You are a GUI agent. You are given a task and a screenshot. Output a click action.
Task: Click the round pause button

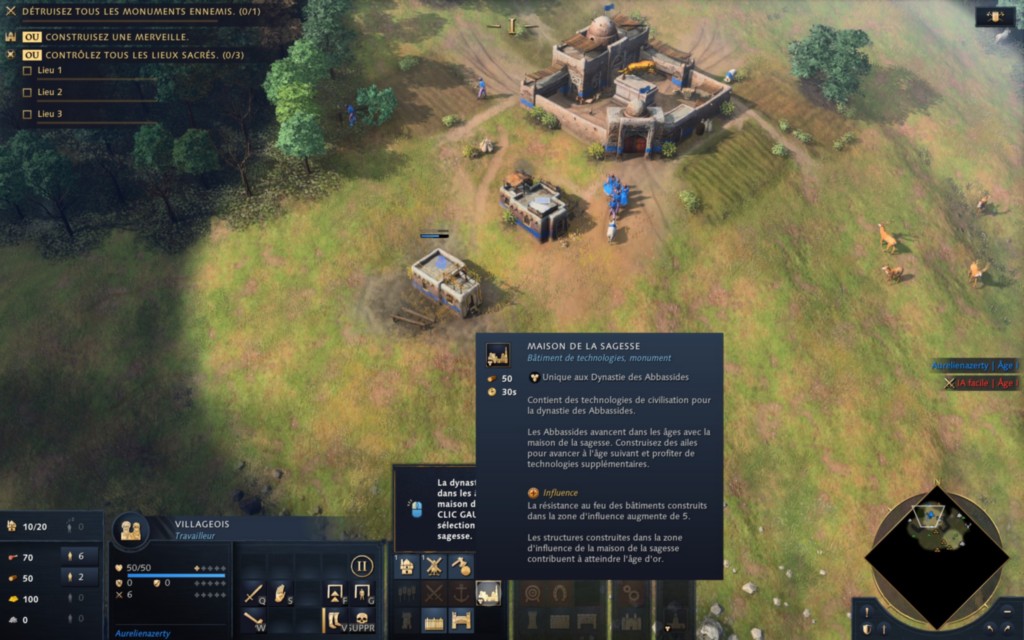(x=362, y=566)
